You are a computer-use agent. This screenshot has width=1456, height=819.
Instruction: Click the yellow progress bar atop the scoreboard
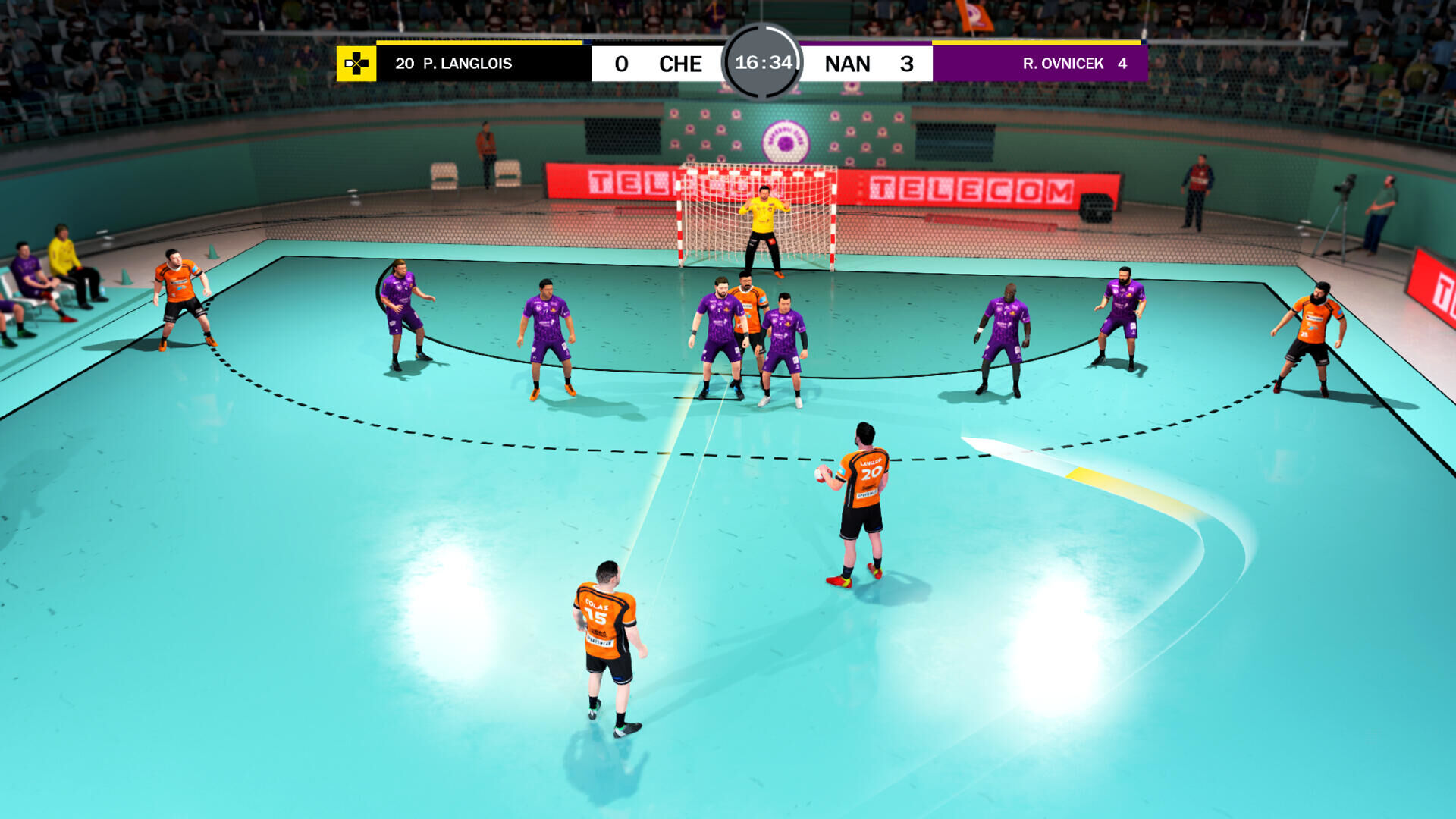click(x=478, y=43)
